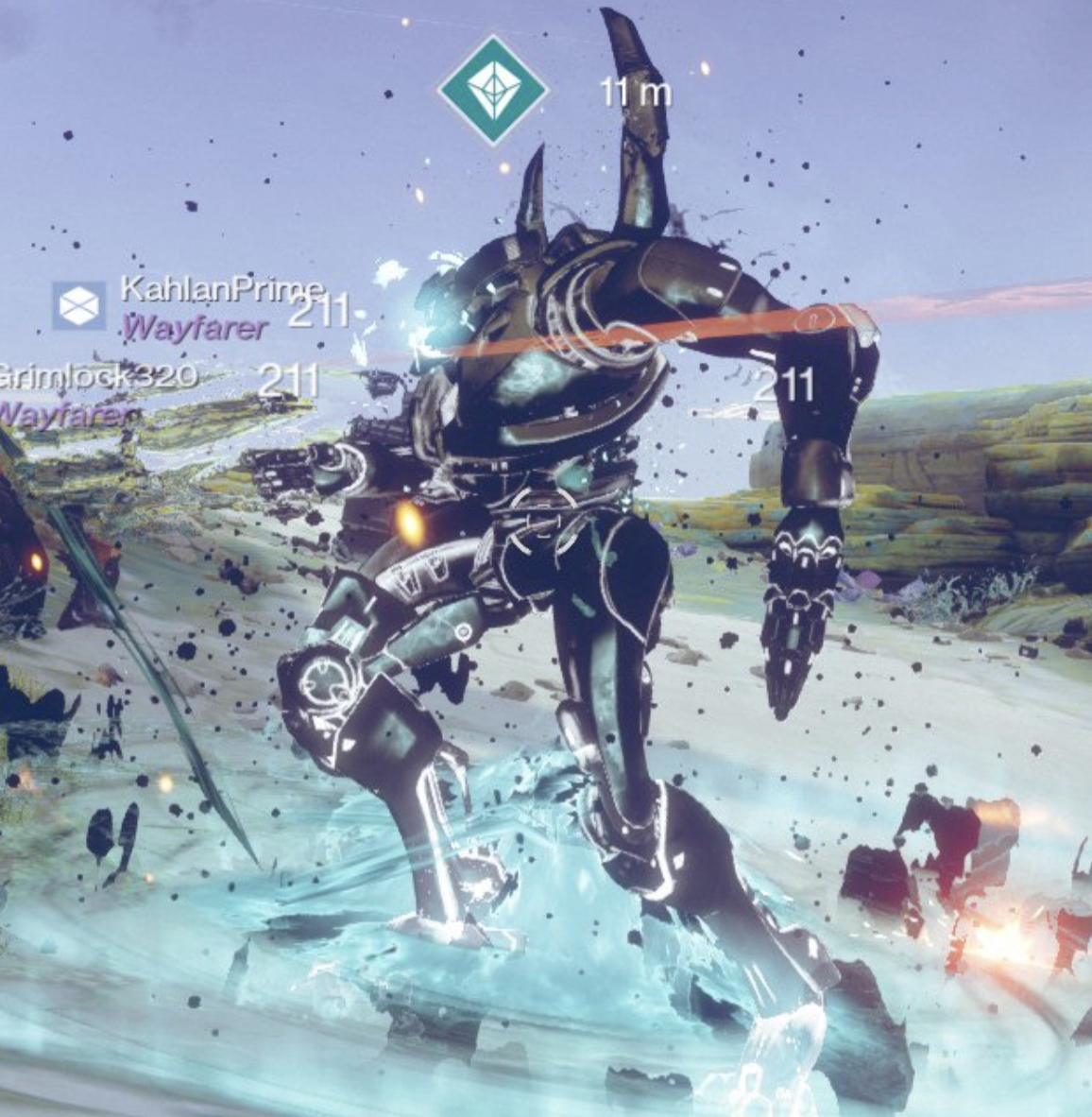1092x1117 pixels.
Task: Select the teal diamond objective waypoint marker
Action: [x=492, y=91]
